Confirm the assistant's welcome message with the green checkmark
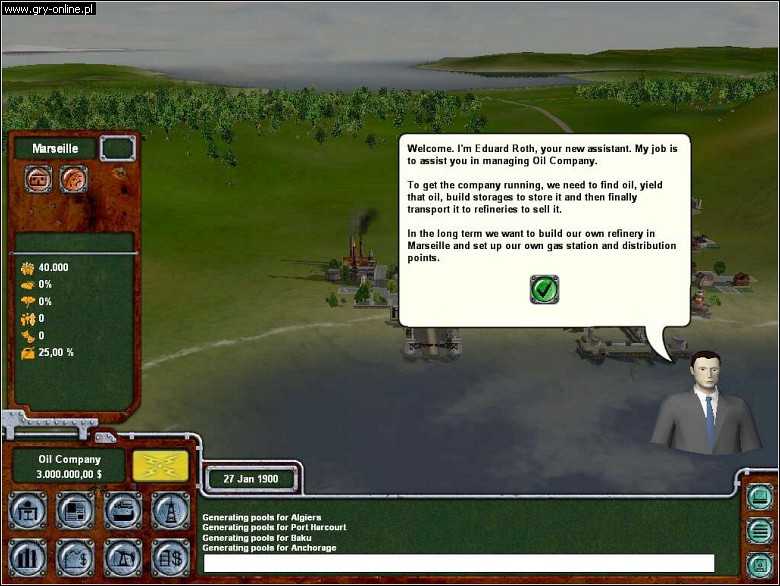The height and width of the screenshot is (586, 780). pyautogui.click(x=544, y=290)
